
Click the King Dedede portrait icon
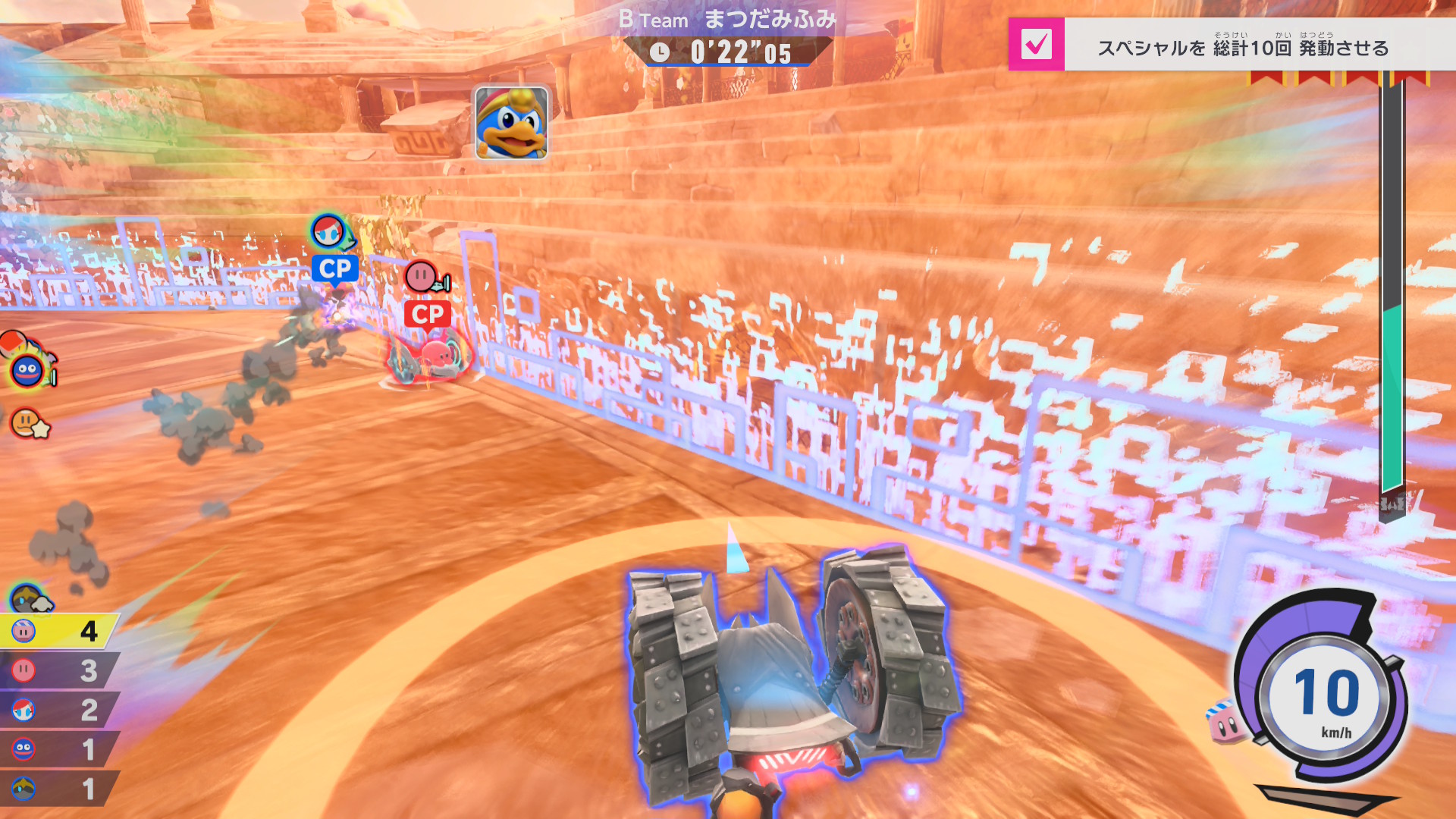(511, 122)
